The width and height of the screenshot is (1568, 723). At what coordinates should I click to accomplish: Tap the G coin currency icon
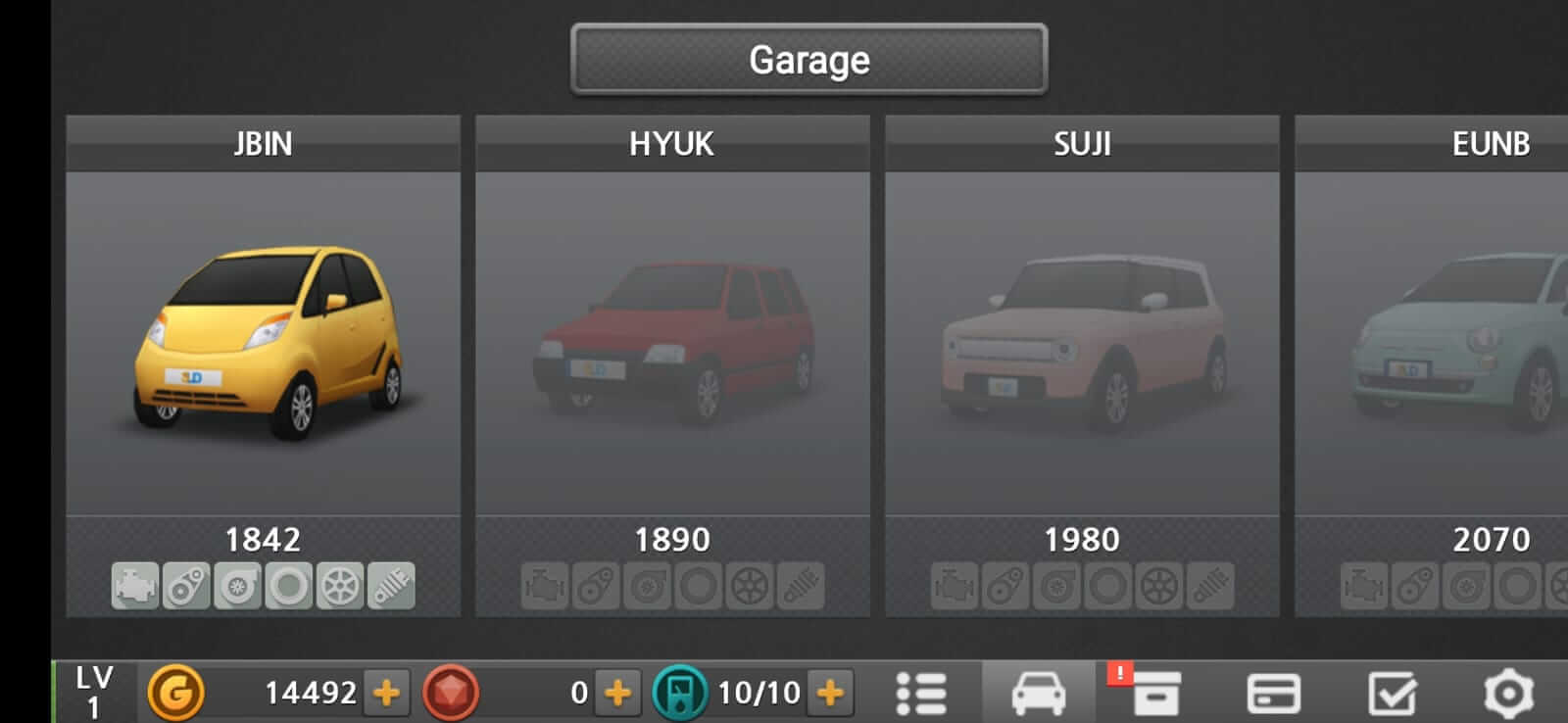(x=174, y=695)
